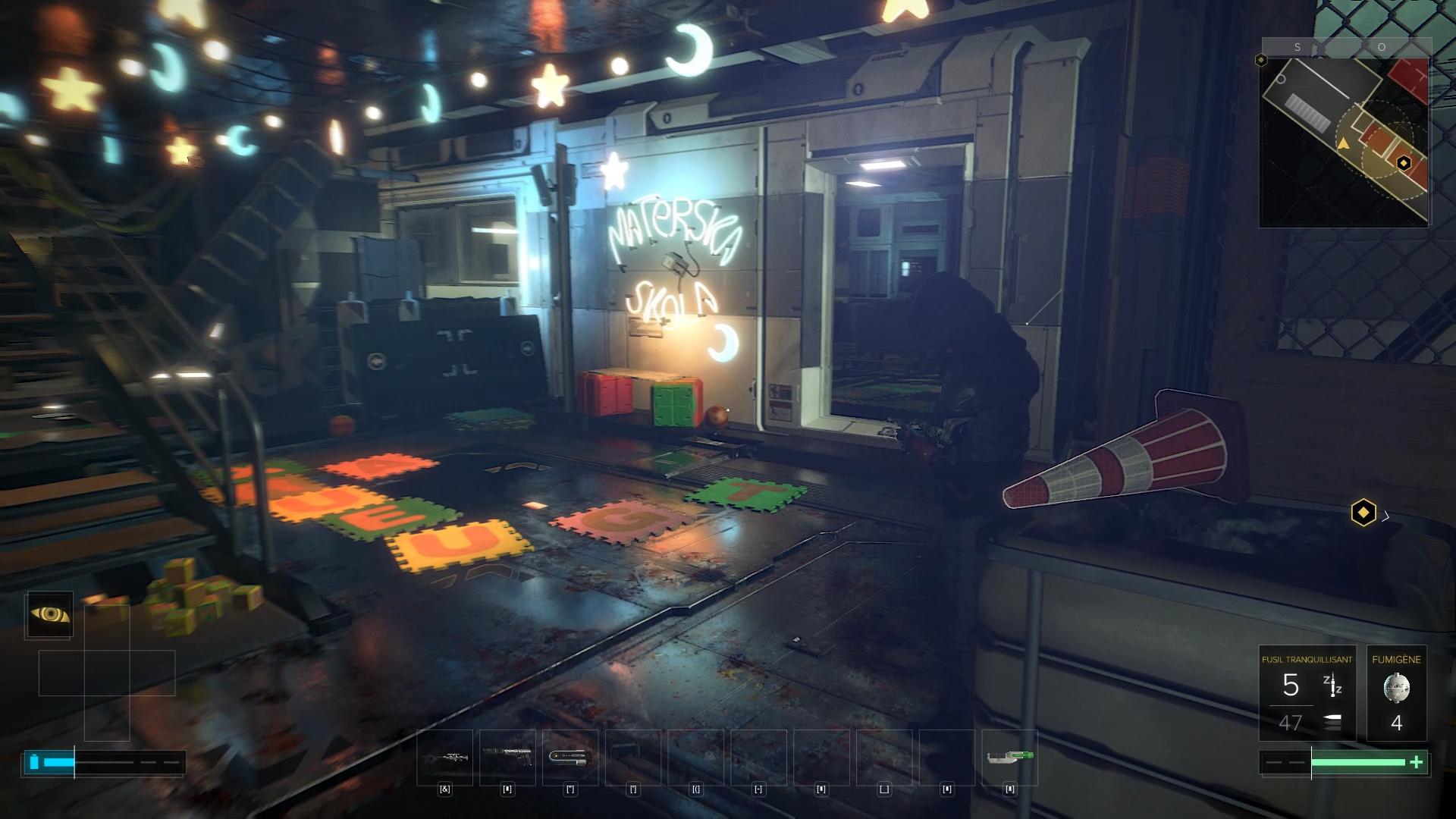
Task: Click the green health slider bar
Action: pos(1357,762)
